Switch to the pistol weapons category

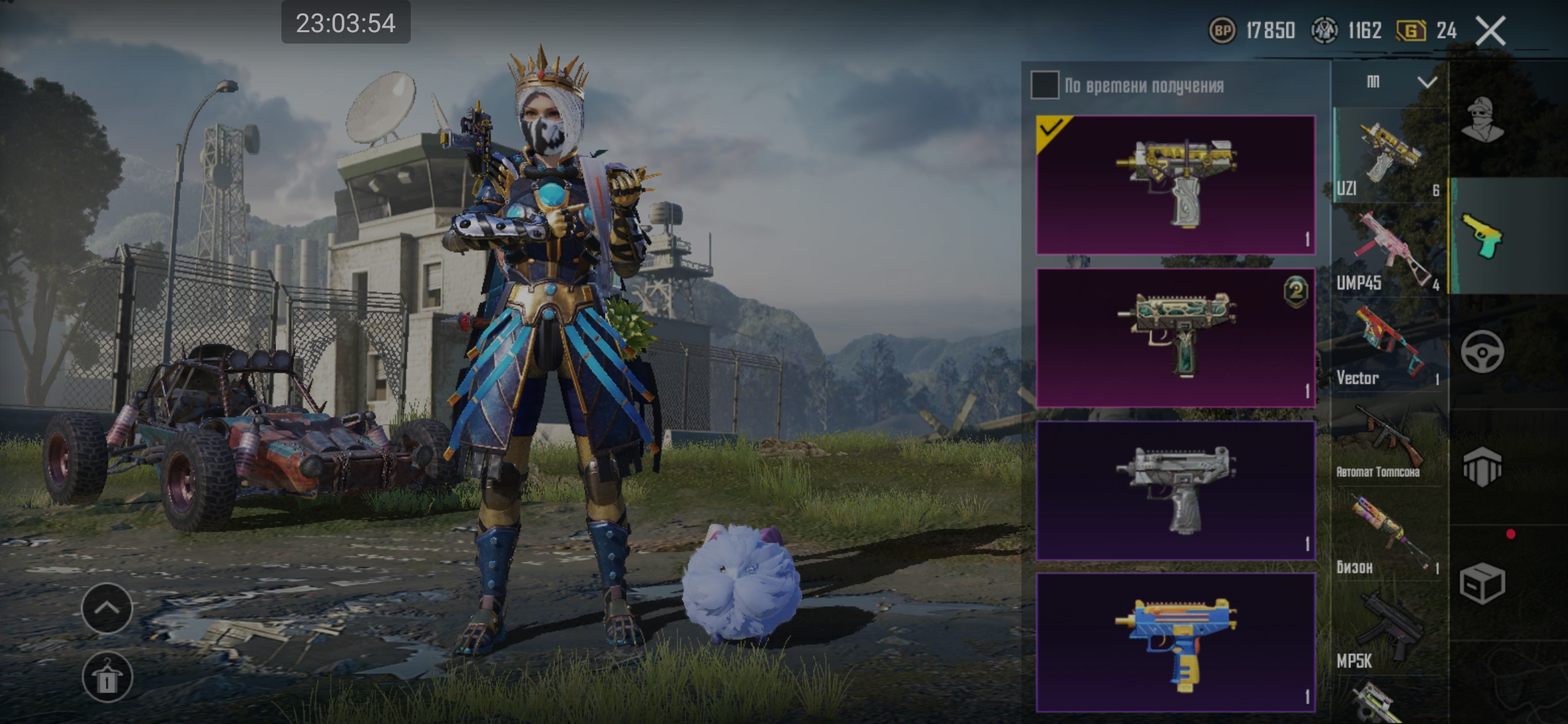pos(1482,236)
